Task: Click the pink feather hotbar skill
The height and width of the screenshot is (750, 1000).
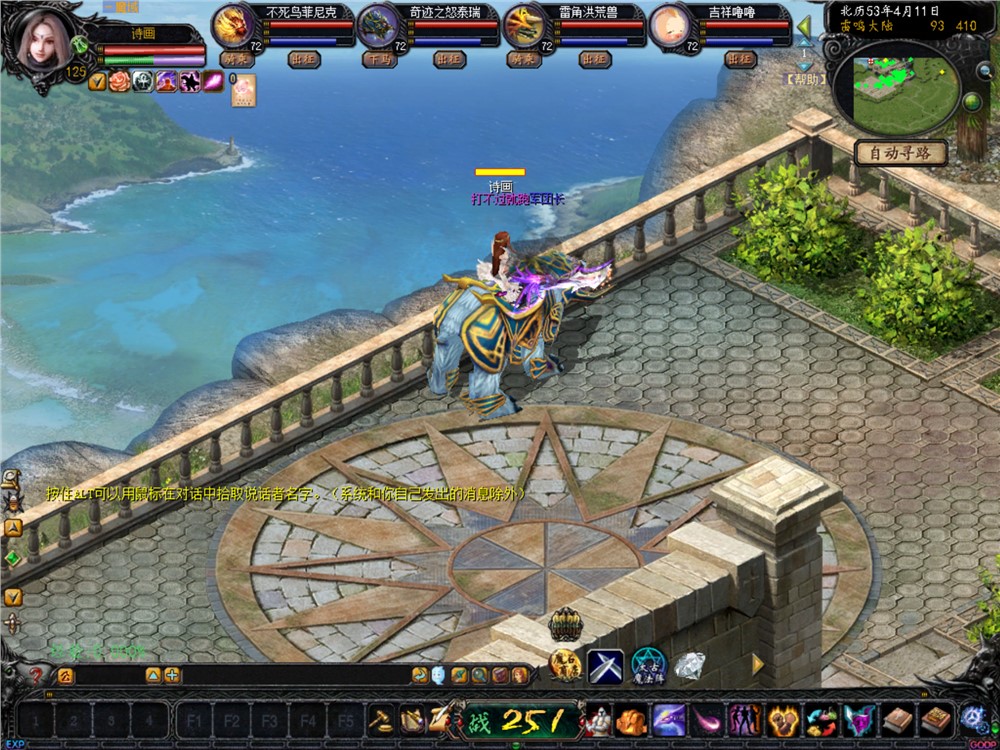Action: click(708, 719)
